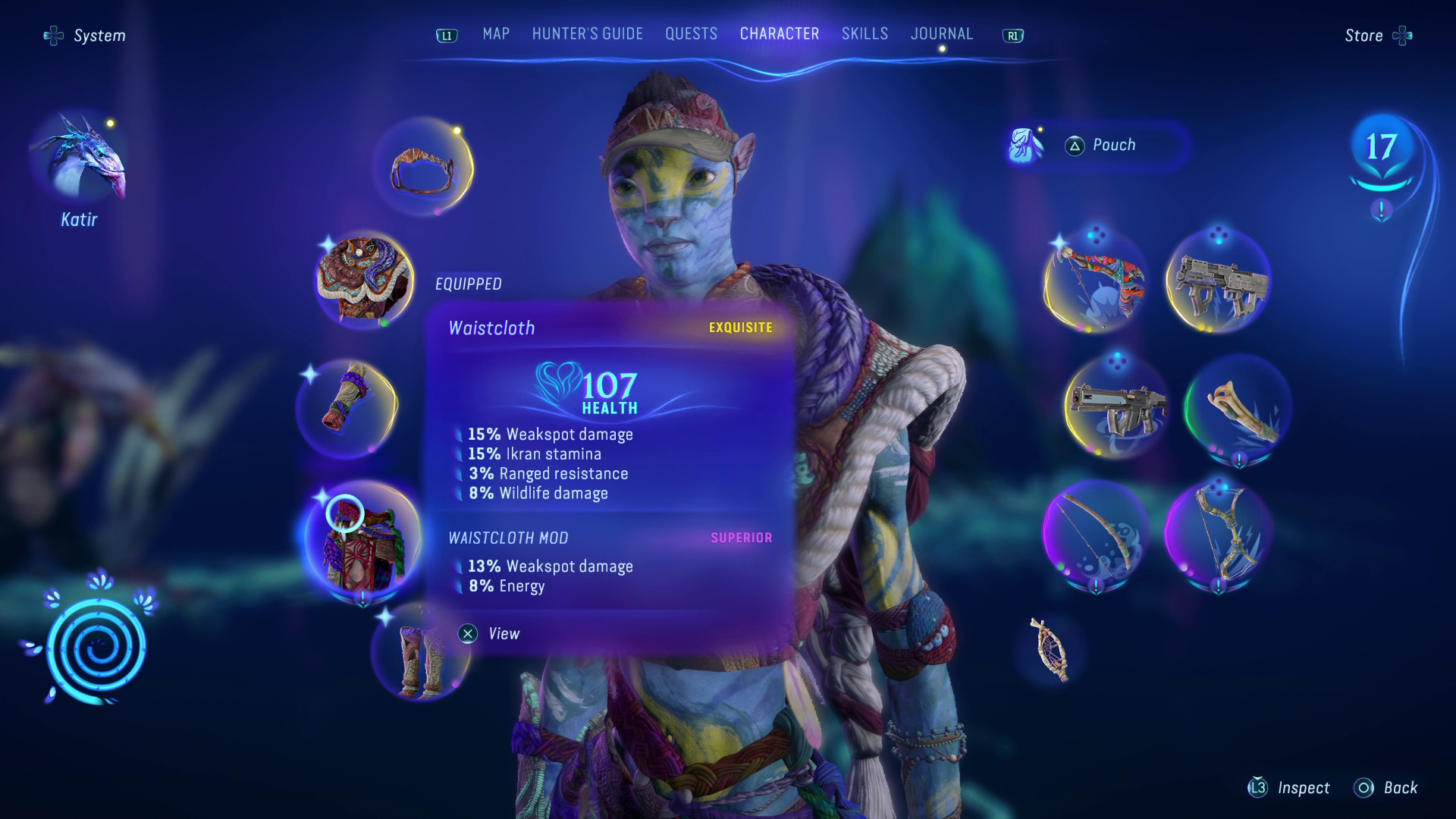Open the Journal tab
This screenshot has height=819, width=1456.
point(942,33)
